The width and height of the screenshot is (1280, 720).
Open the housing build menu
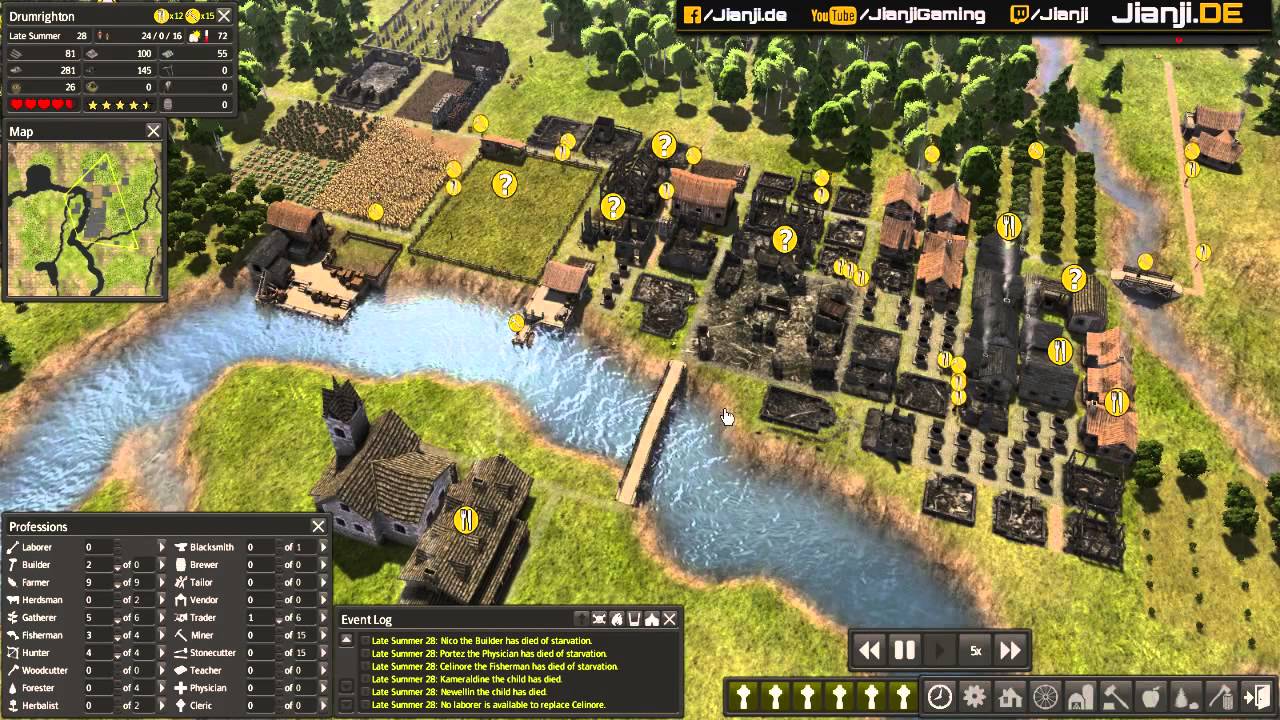(x=1009, y=697)
